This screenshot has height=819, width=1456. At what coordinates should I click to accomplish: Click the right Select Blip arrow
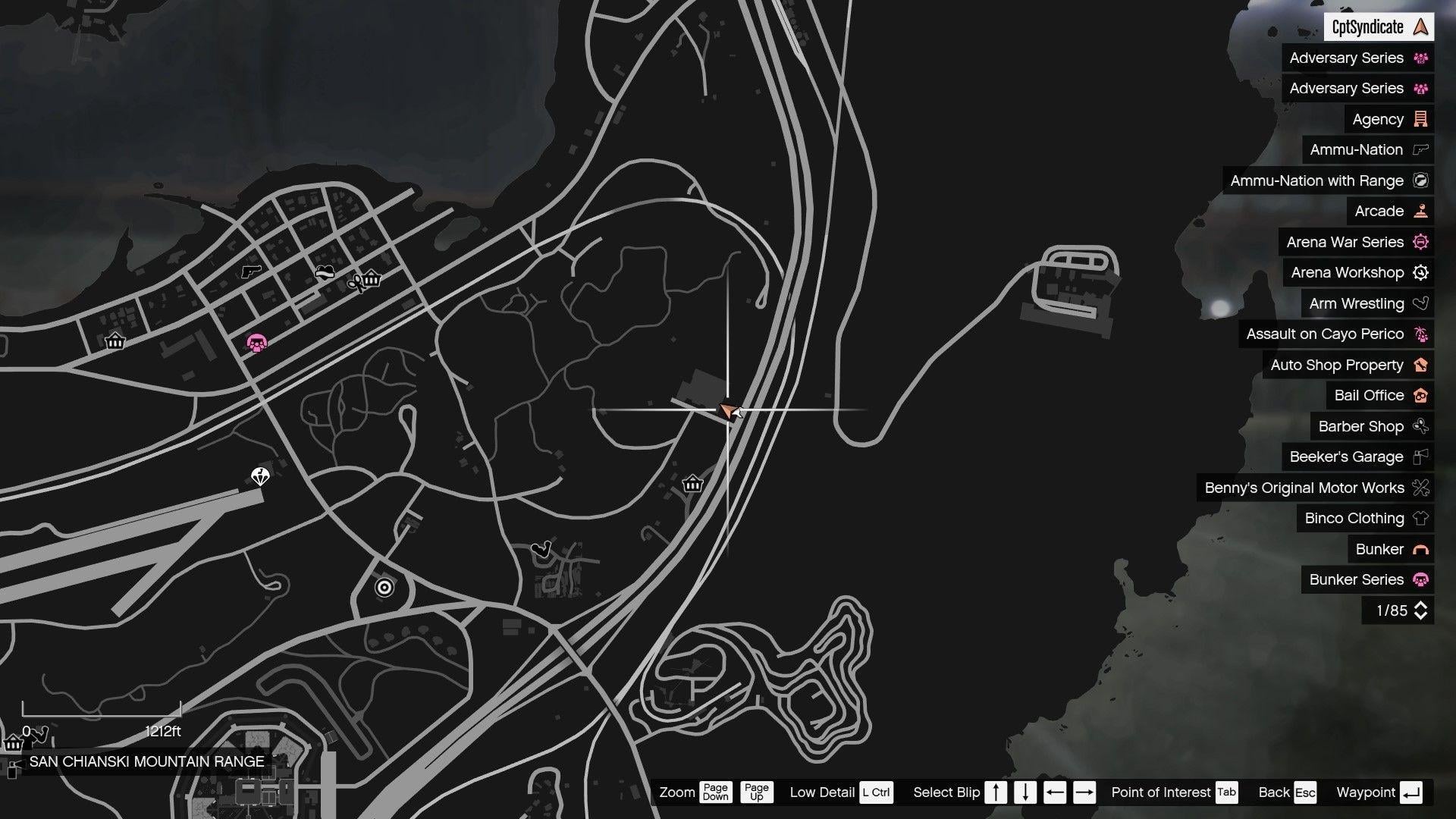[1085, 792]
